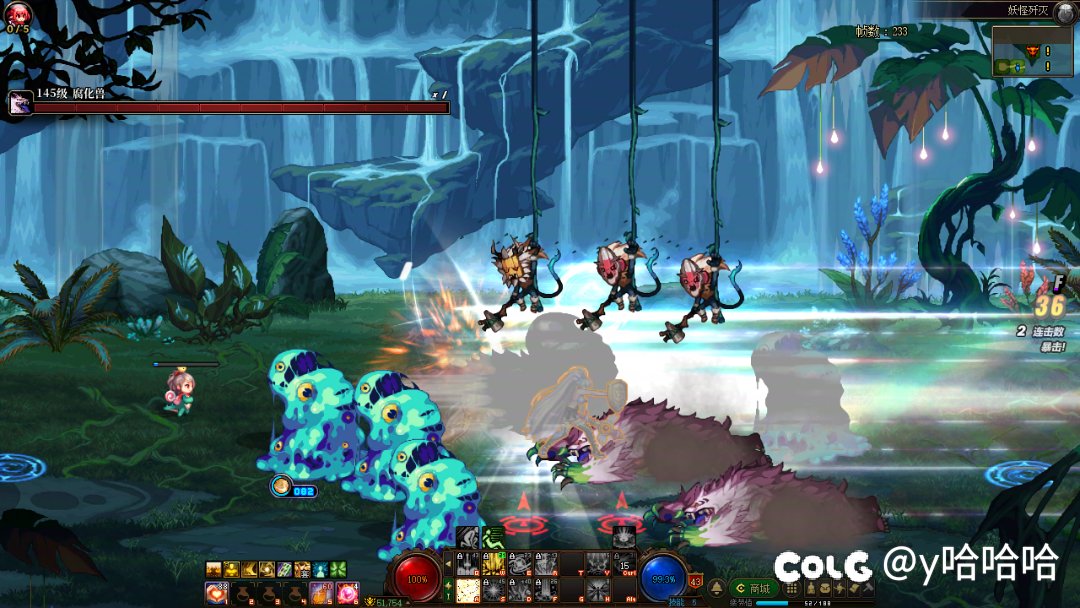
Task: Activate the golden skill on W key
Action: click(493, 566)
